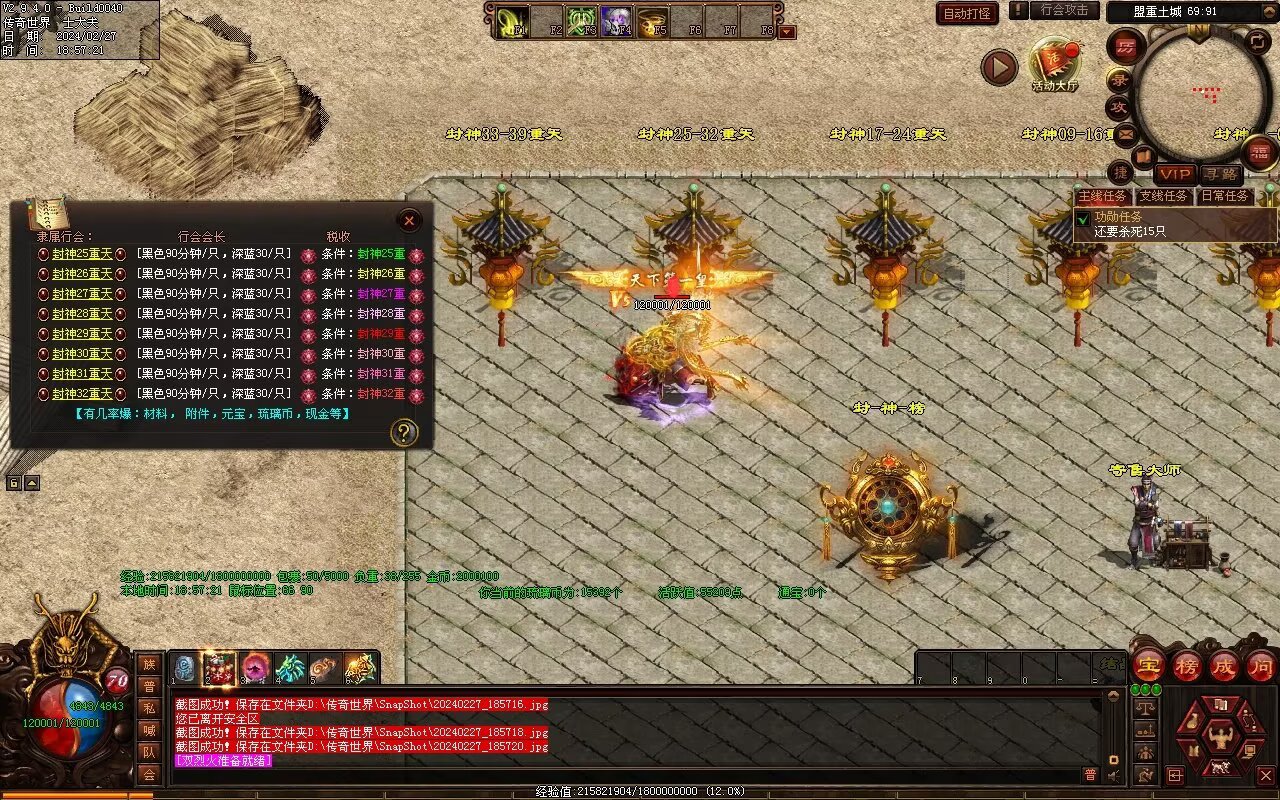The height and width of the screenshot is (800, 1280).
Task: Switch to the 支线任务 side quest tab
Action: pos(1163,197)
